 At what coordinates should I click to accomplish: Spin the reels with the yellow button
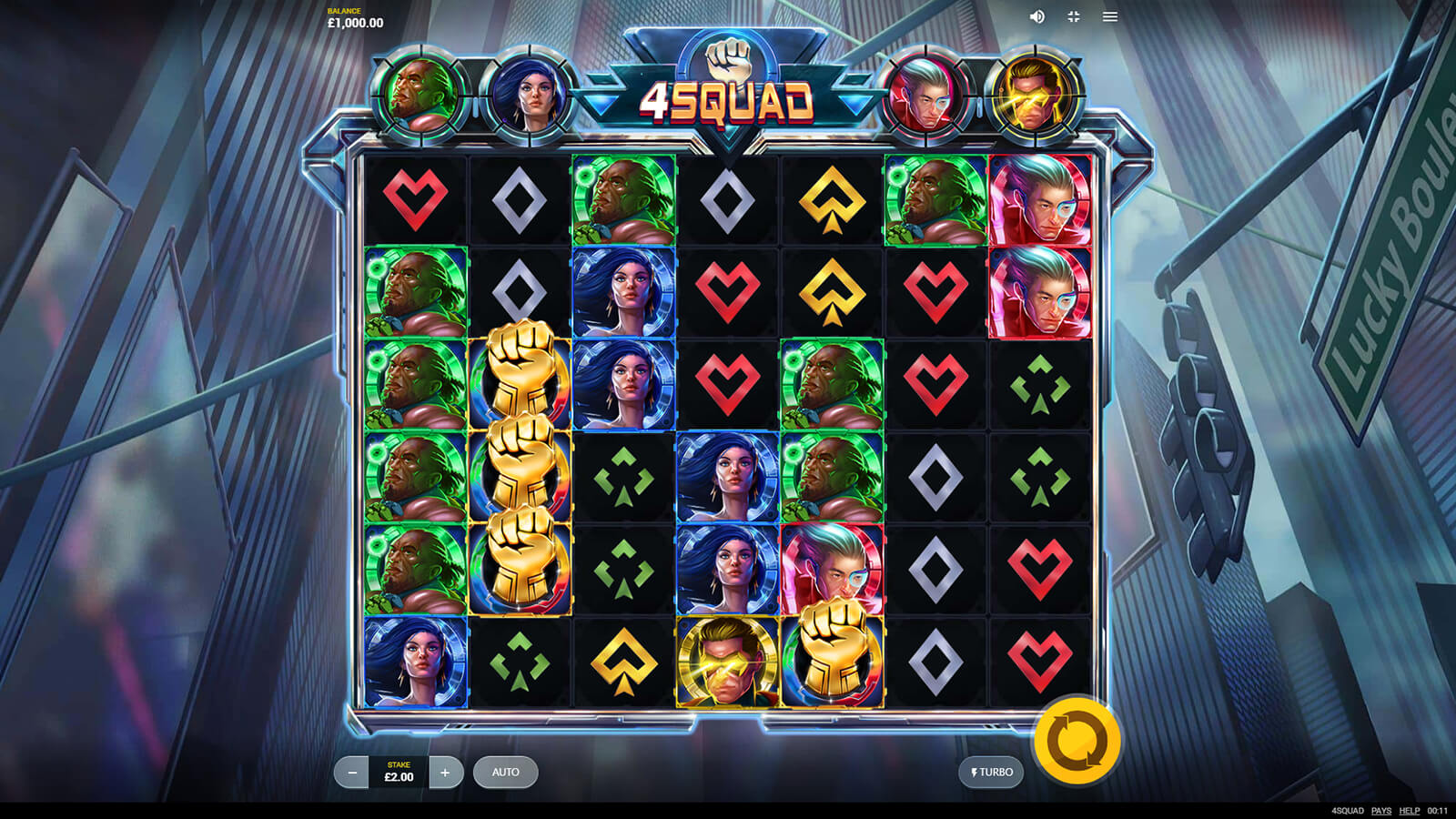click(x=1077, y=741)
